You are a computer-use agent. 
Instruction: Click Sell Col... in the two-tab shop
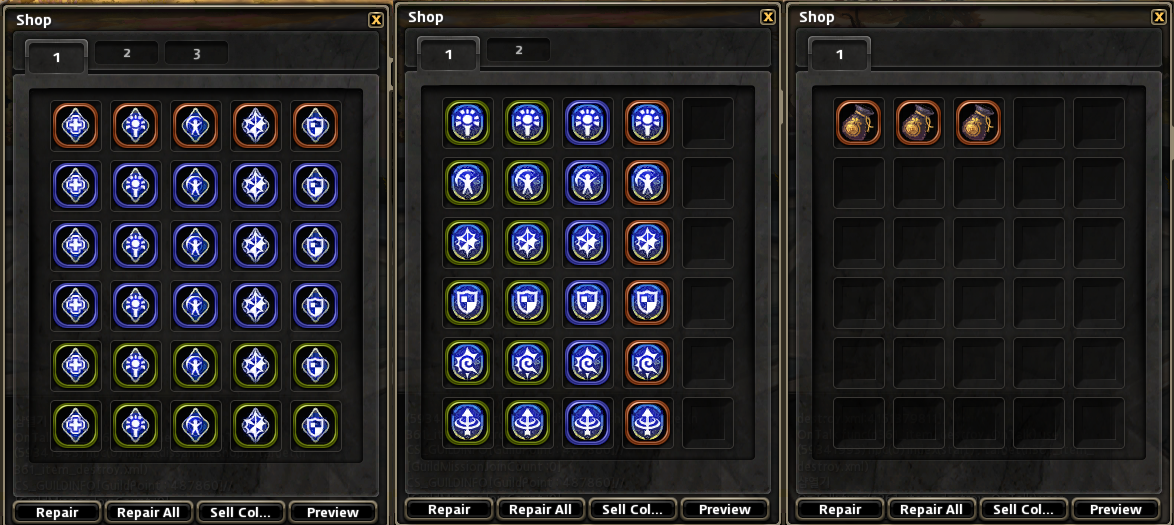632,510
